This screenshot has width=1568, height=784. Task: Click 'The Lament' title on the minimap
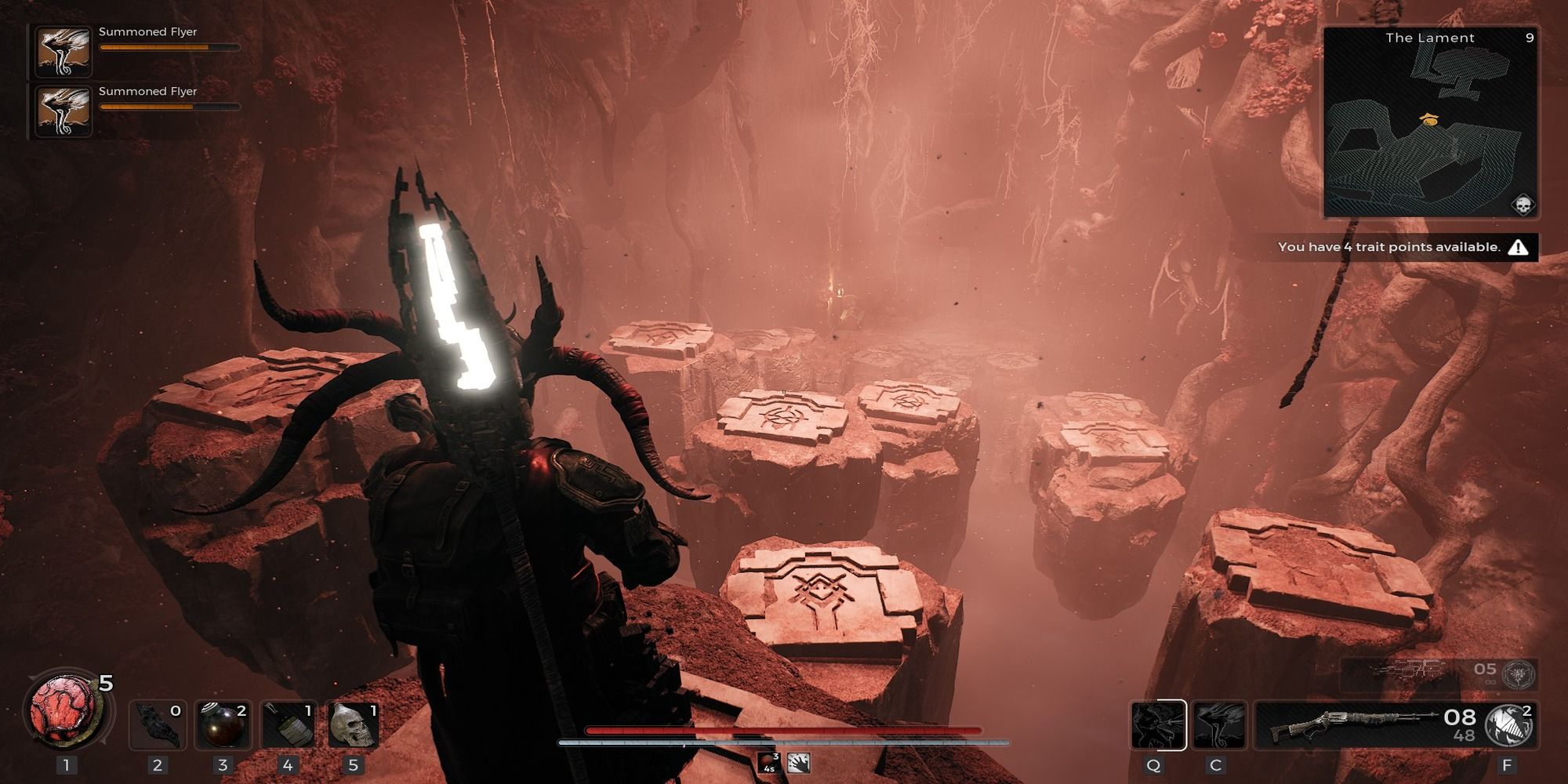(x=1429, y=38)
